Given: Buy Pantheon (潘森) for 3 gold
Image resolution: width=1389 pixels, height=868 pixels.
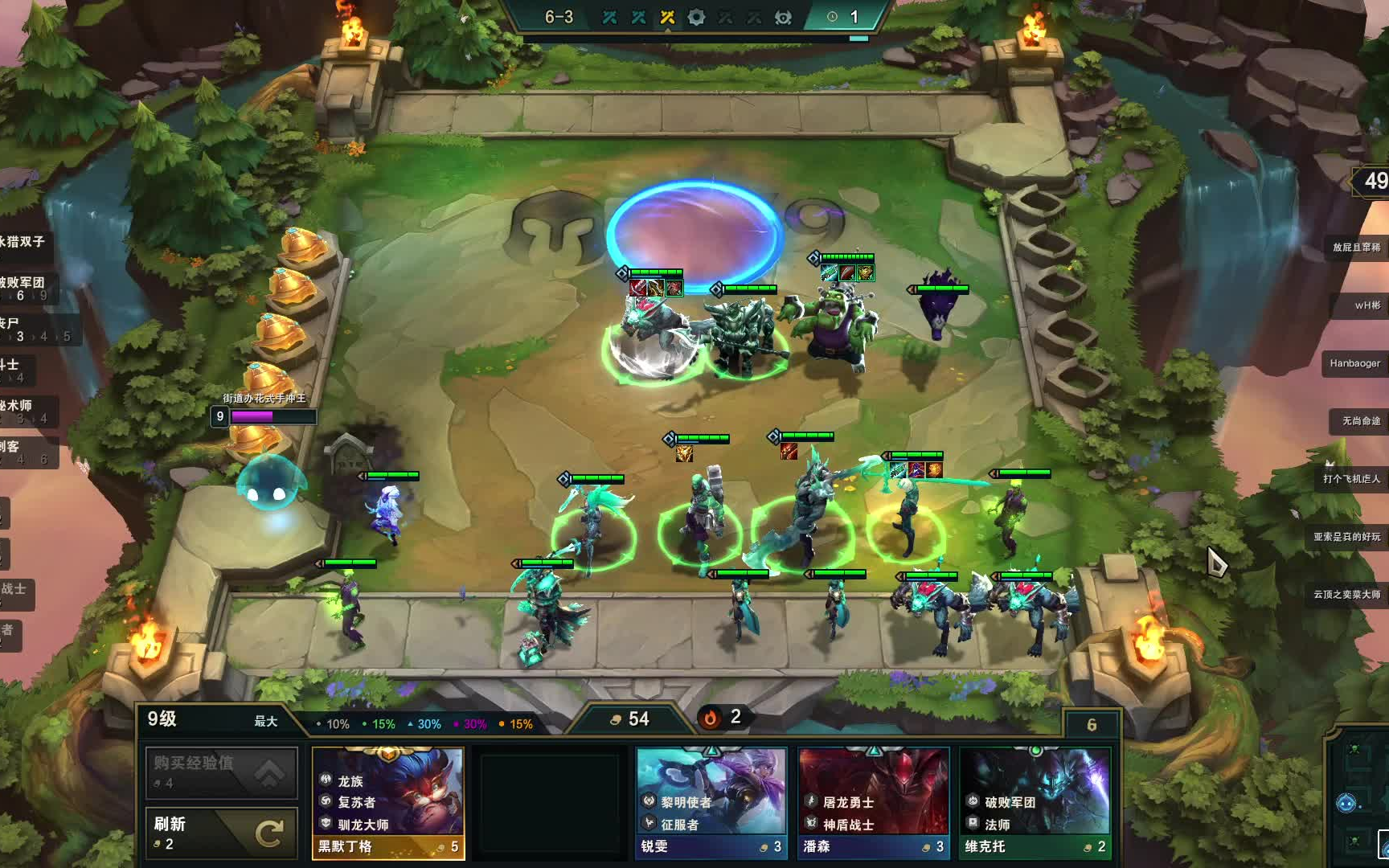Looking at the screenshot, I should point(874,802).
